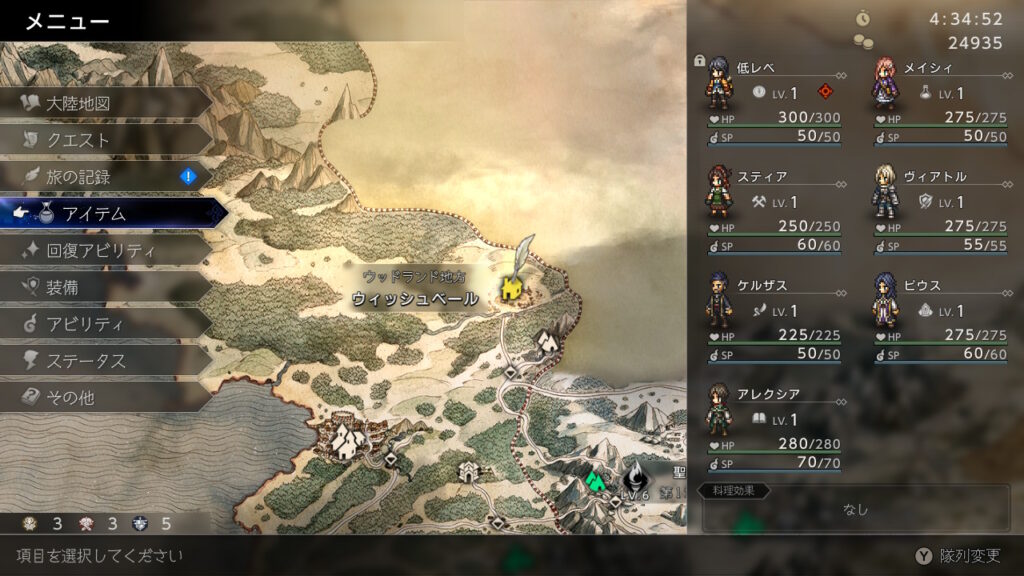1024x576 pixels.
Task: Choose party member スティア
Action: pyautogui.click(x=774, y=209)
